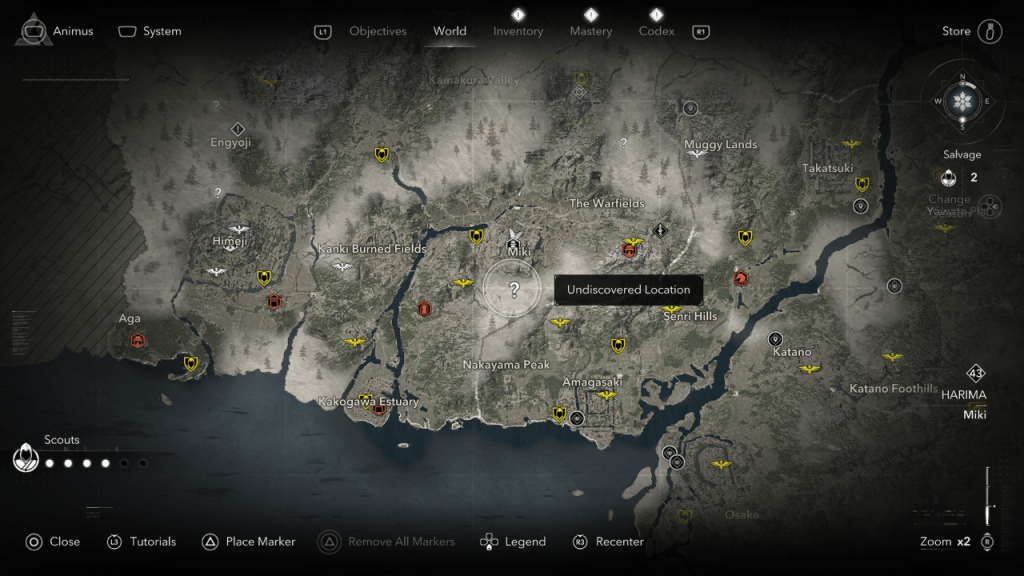
Task: Click the Miki location marker
Action: 514,240
